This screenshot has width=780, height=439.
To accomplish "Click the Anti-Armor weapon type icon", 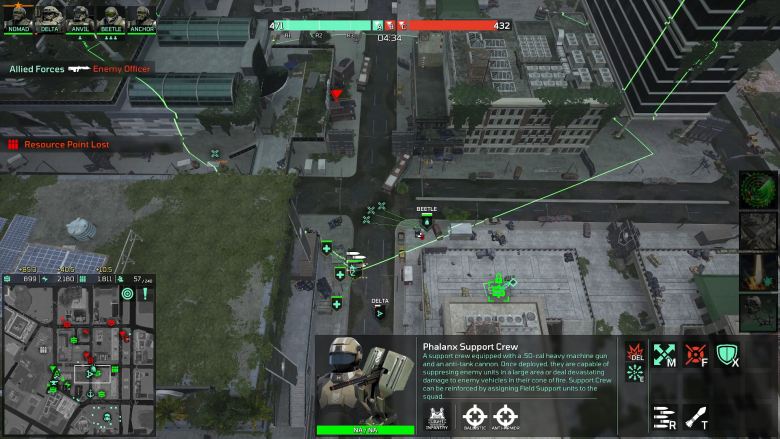I will pyautogui.click(x=507, y=416).
